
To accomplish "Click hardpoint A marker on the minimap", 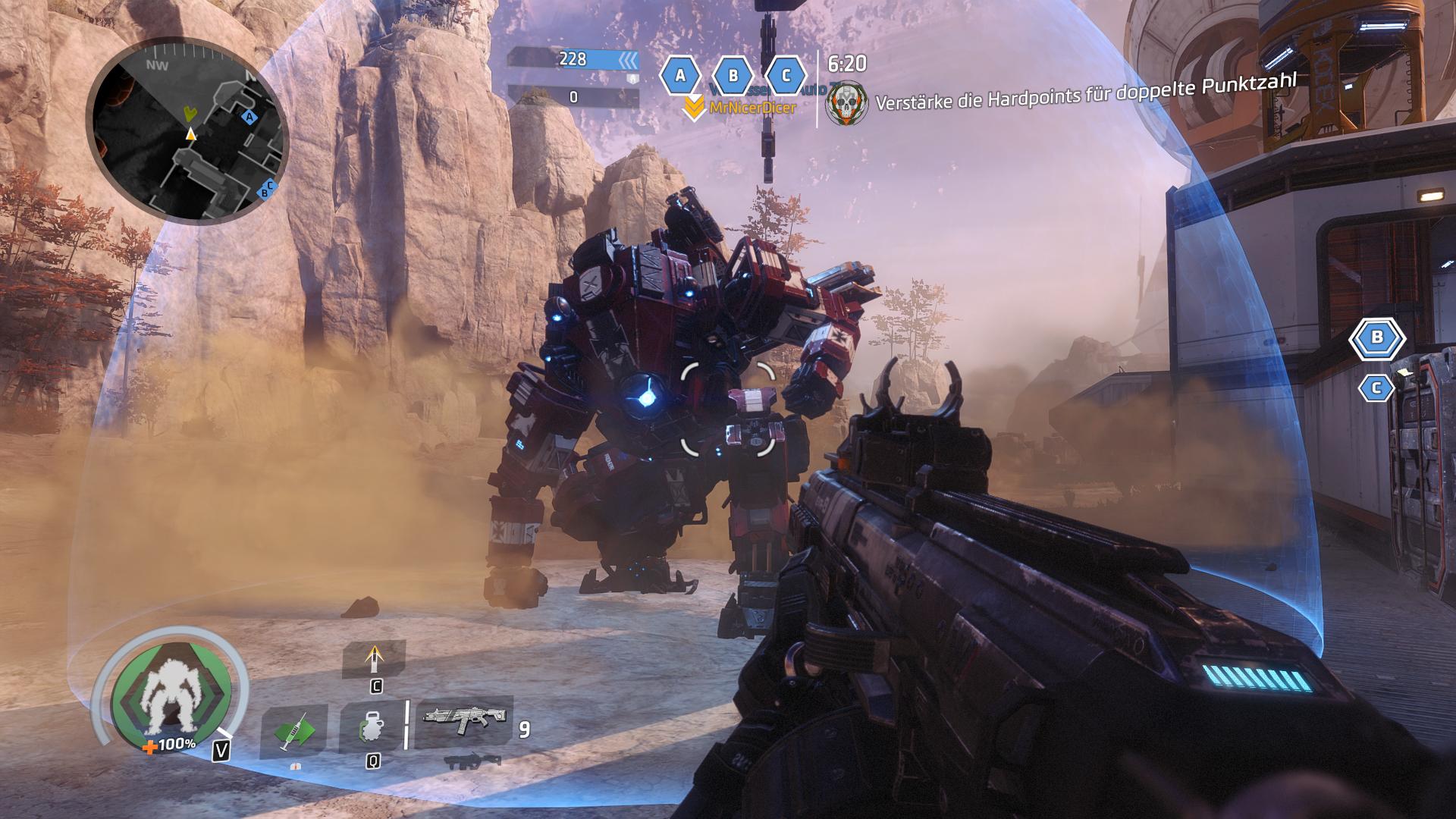I will click(248, 117).
